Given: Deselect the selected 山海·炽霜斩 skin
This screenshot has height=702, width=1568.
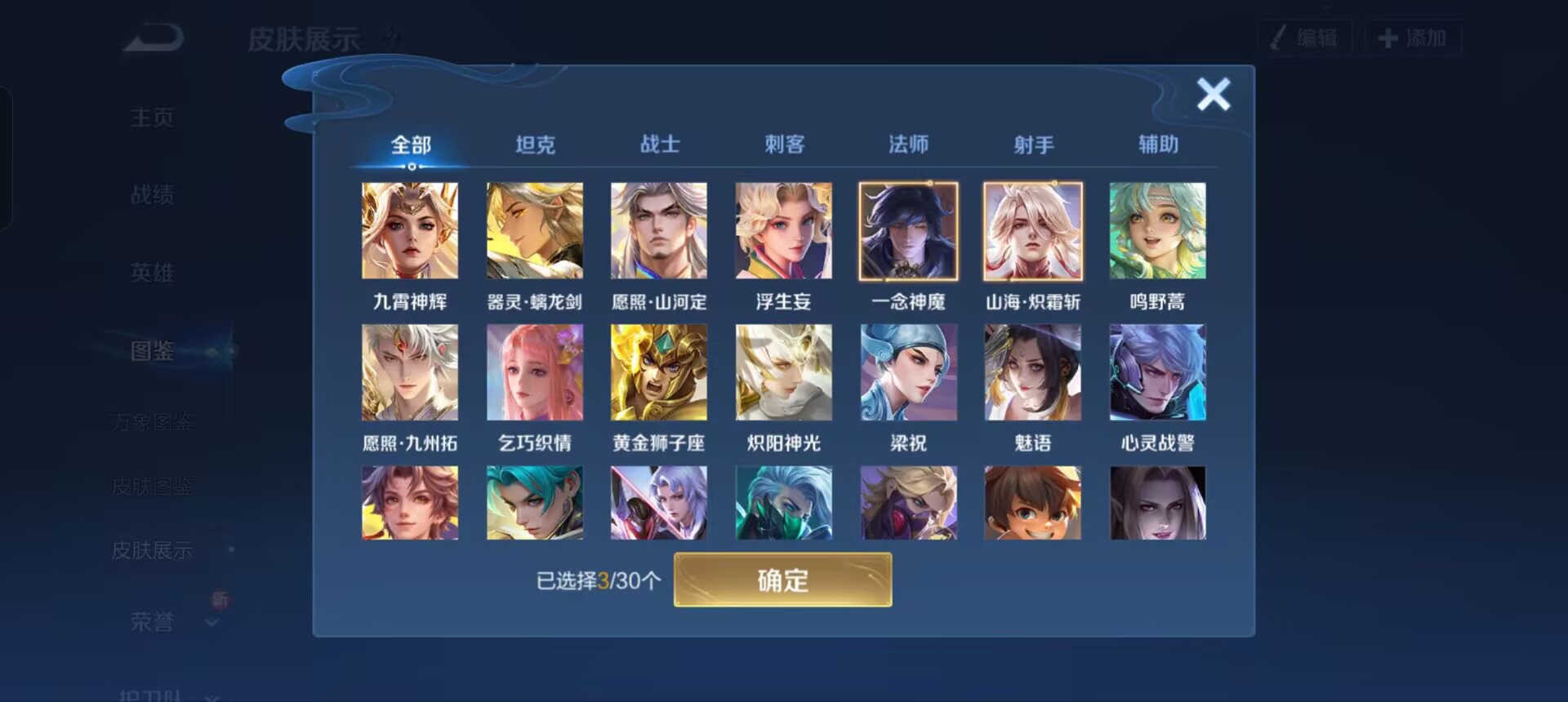Looking at the screenshot, I should 1032,231.
